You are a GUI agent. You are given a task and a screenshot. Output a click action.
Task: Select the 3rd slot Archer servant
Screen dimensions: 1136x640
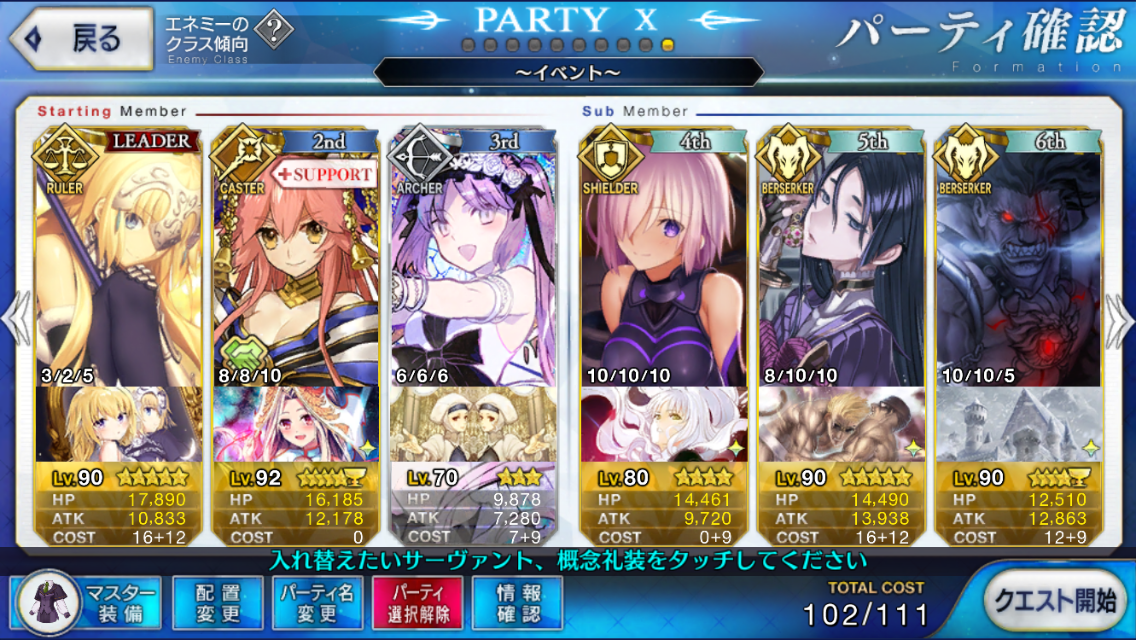[472, 260]
